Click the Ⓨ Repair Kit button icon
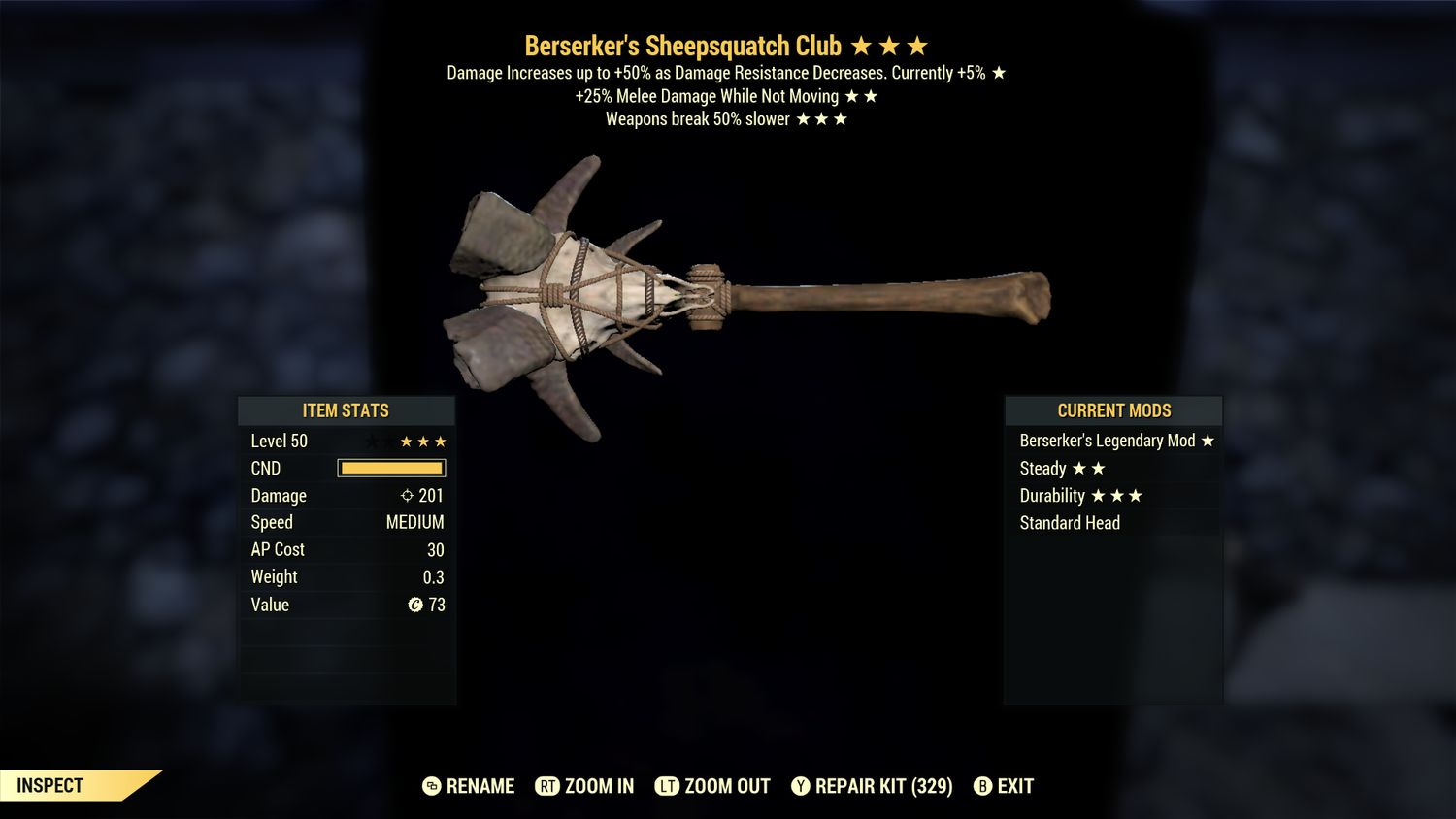Screen dimensions: 1456x819 [x=801, y=786]
